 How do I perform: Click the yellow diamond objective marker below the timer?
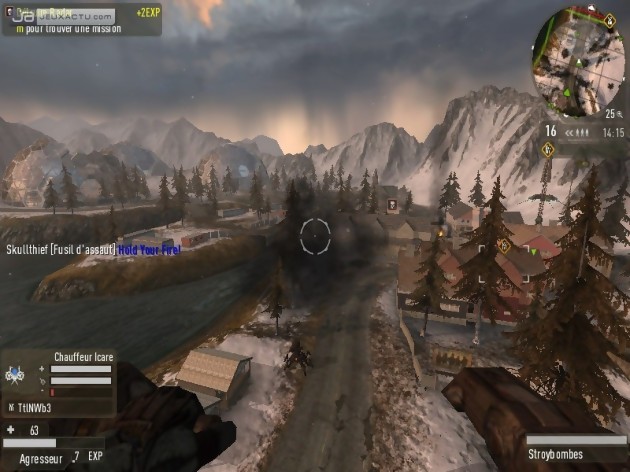click(x=547, y=150)
